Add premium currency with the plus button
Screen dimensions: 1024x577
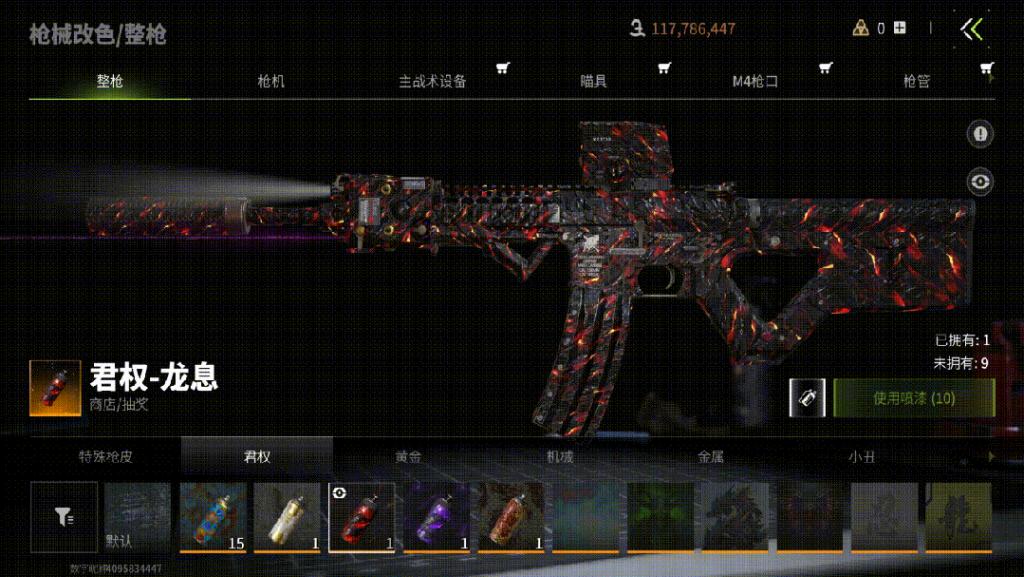[900, 28]
